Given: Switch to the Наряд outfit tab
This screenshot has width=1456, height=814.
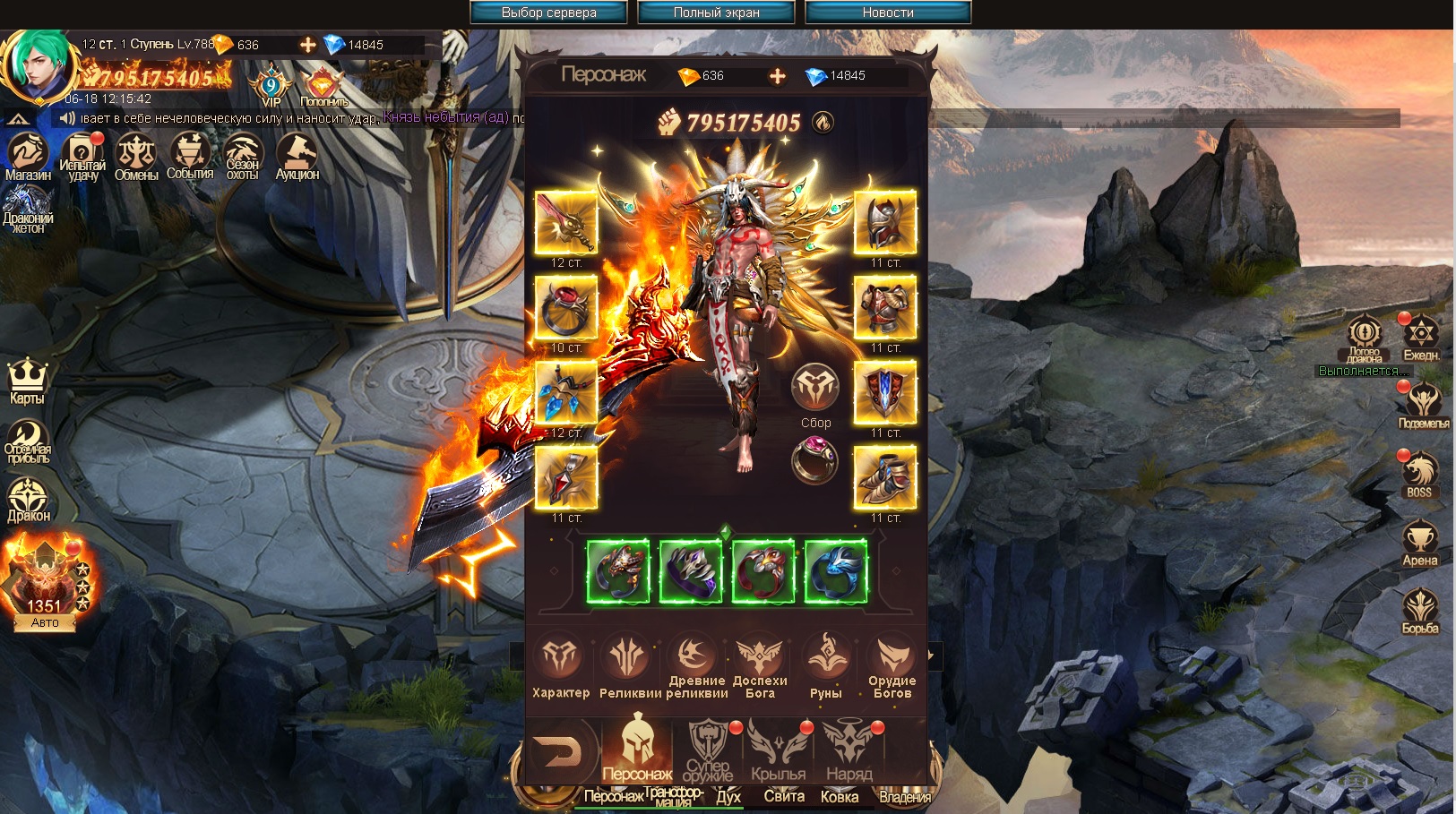Looking at the screenshot, I should [849, 750].
